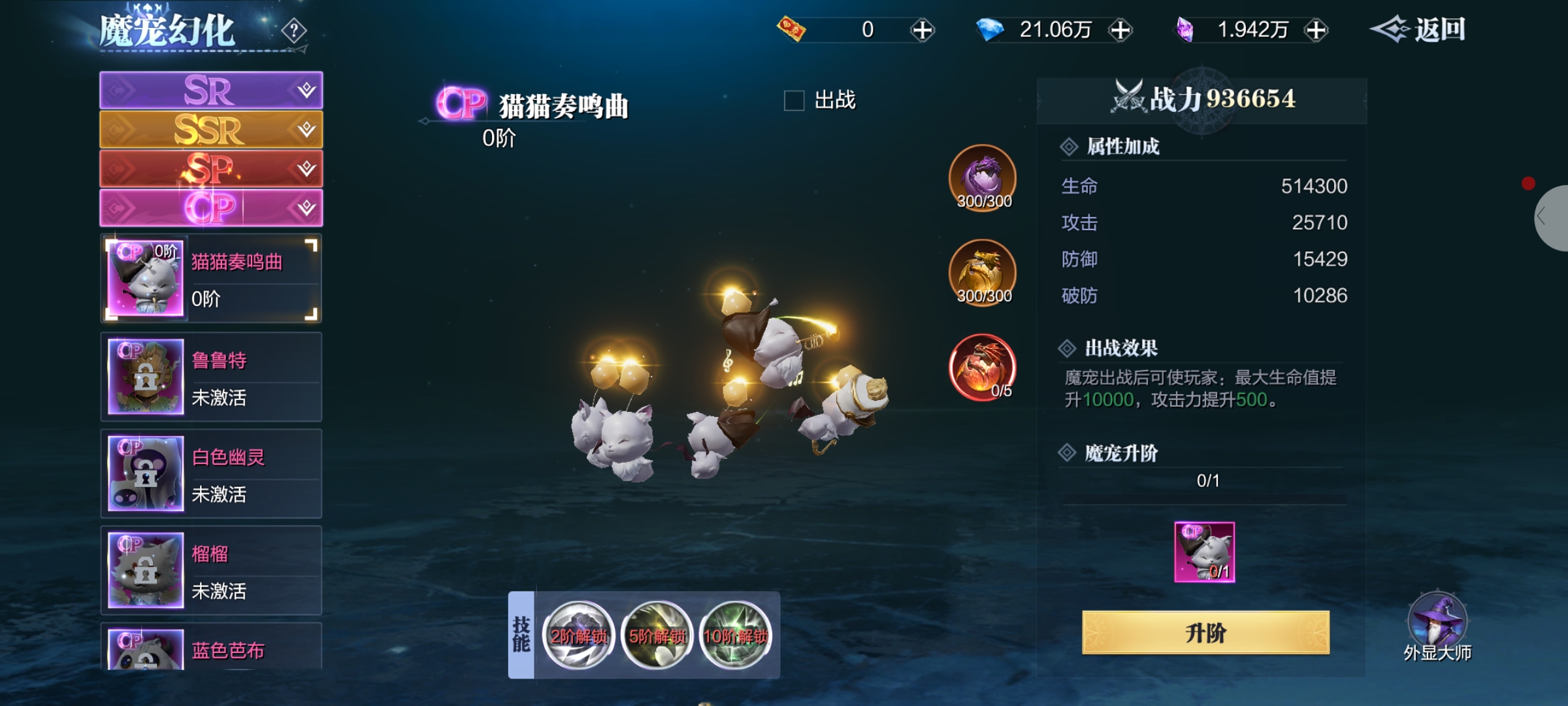Expand the SP pet category
This screenshot has width=1568, height=706.
[210, 169]
